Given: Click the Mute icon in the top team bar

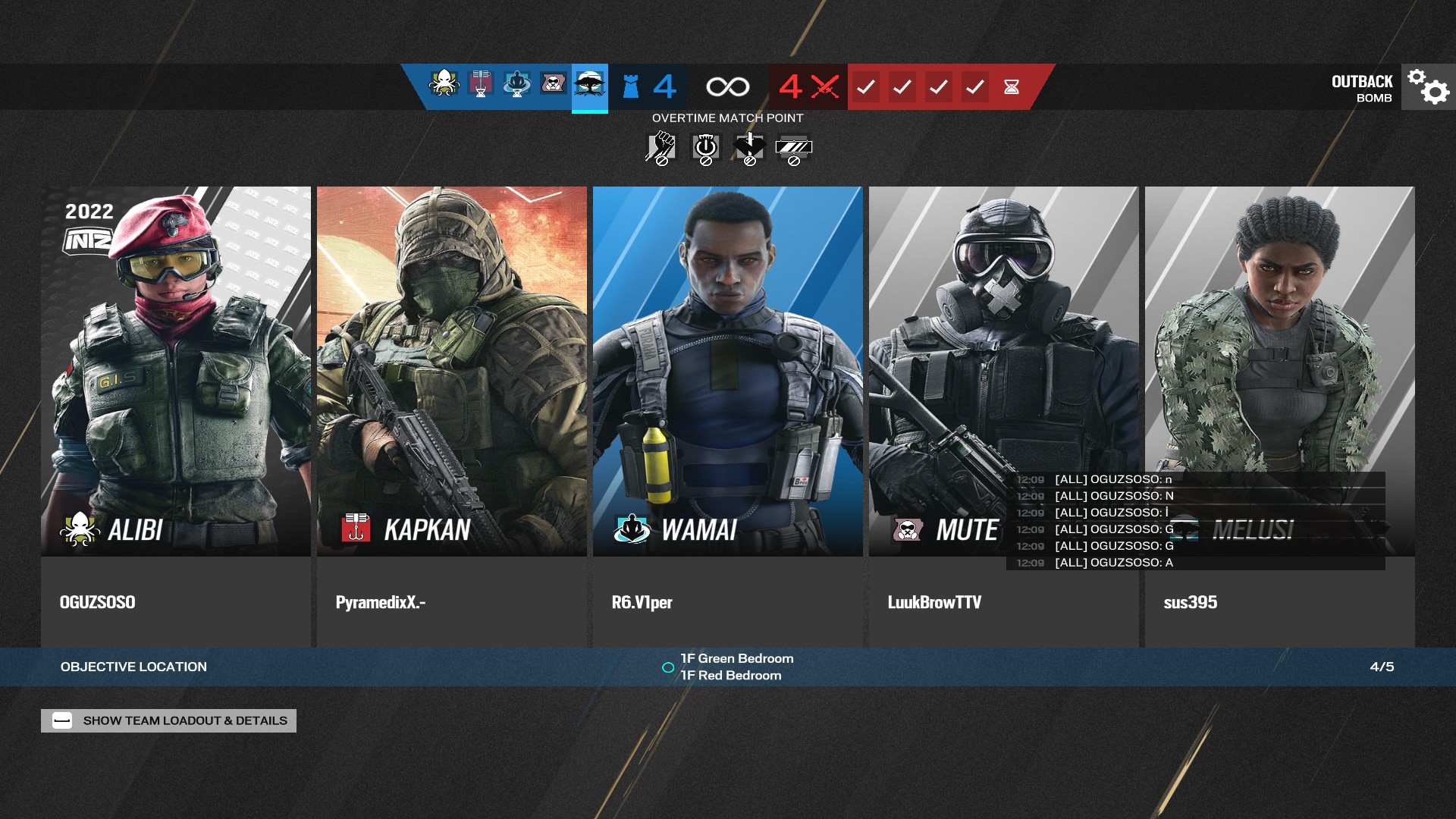Looking at the screenshot, I should (554, 83).
